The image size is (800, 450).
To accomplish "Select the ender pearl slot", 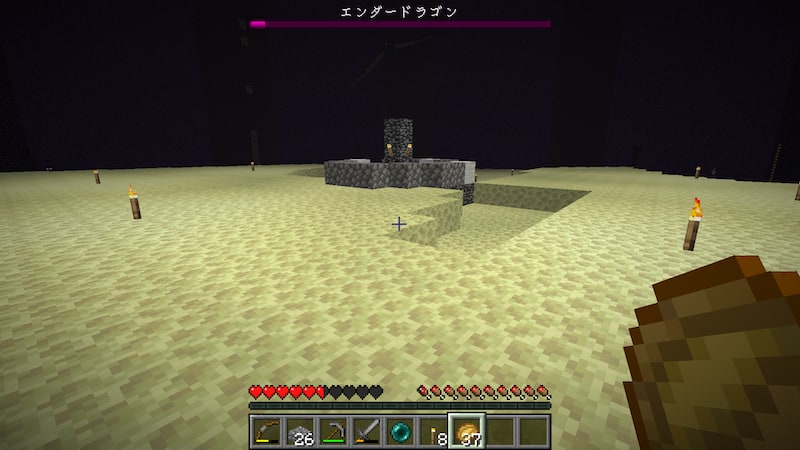I will [x=400, y=432].
